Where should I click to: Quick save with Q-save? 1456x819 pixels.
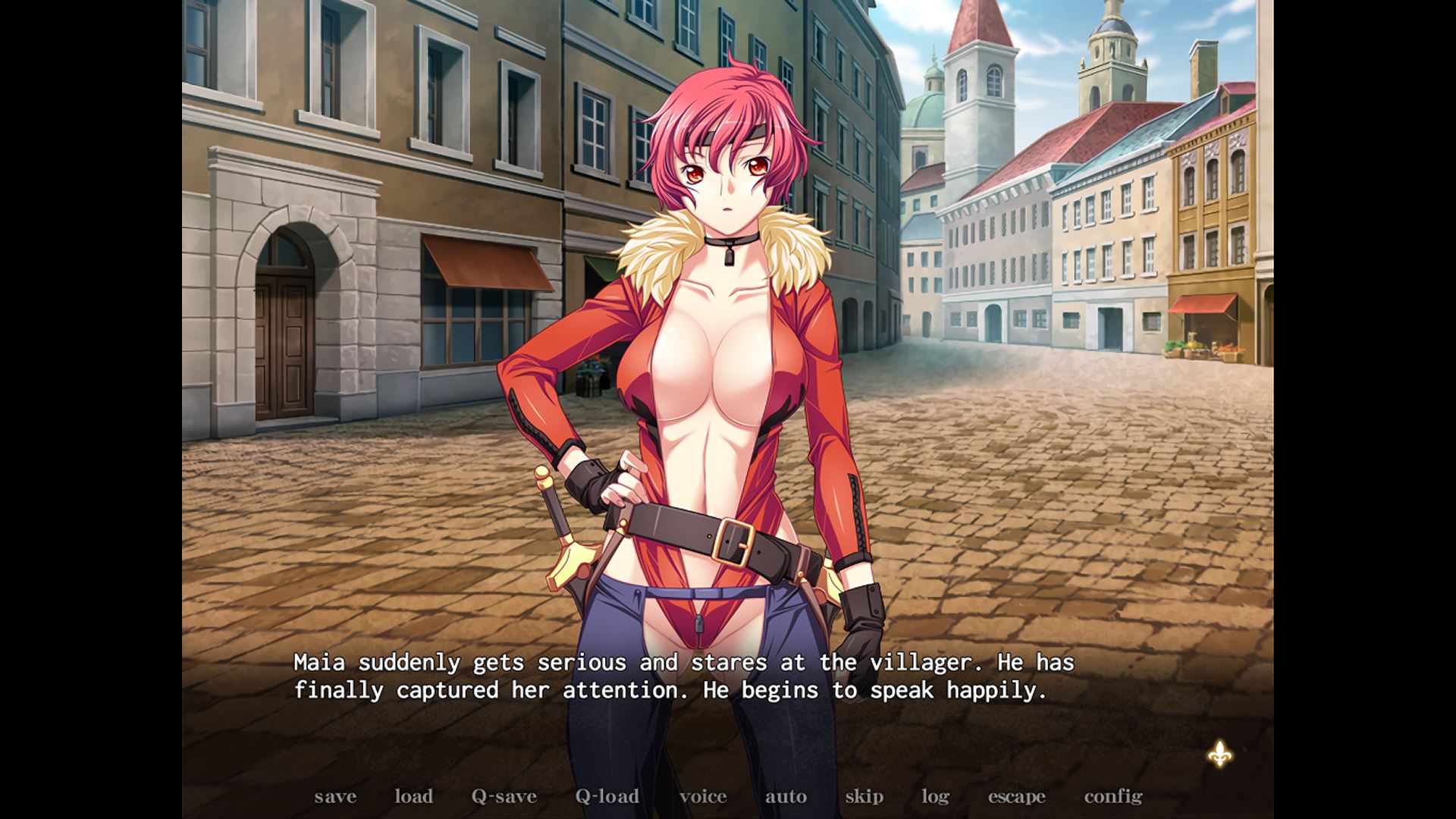(504, 796)
